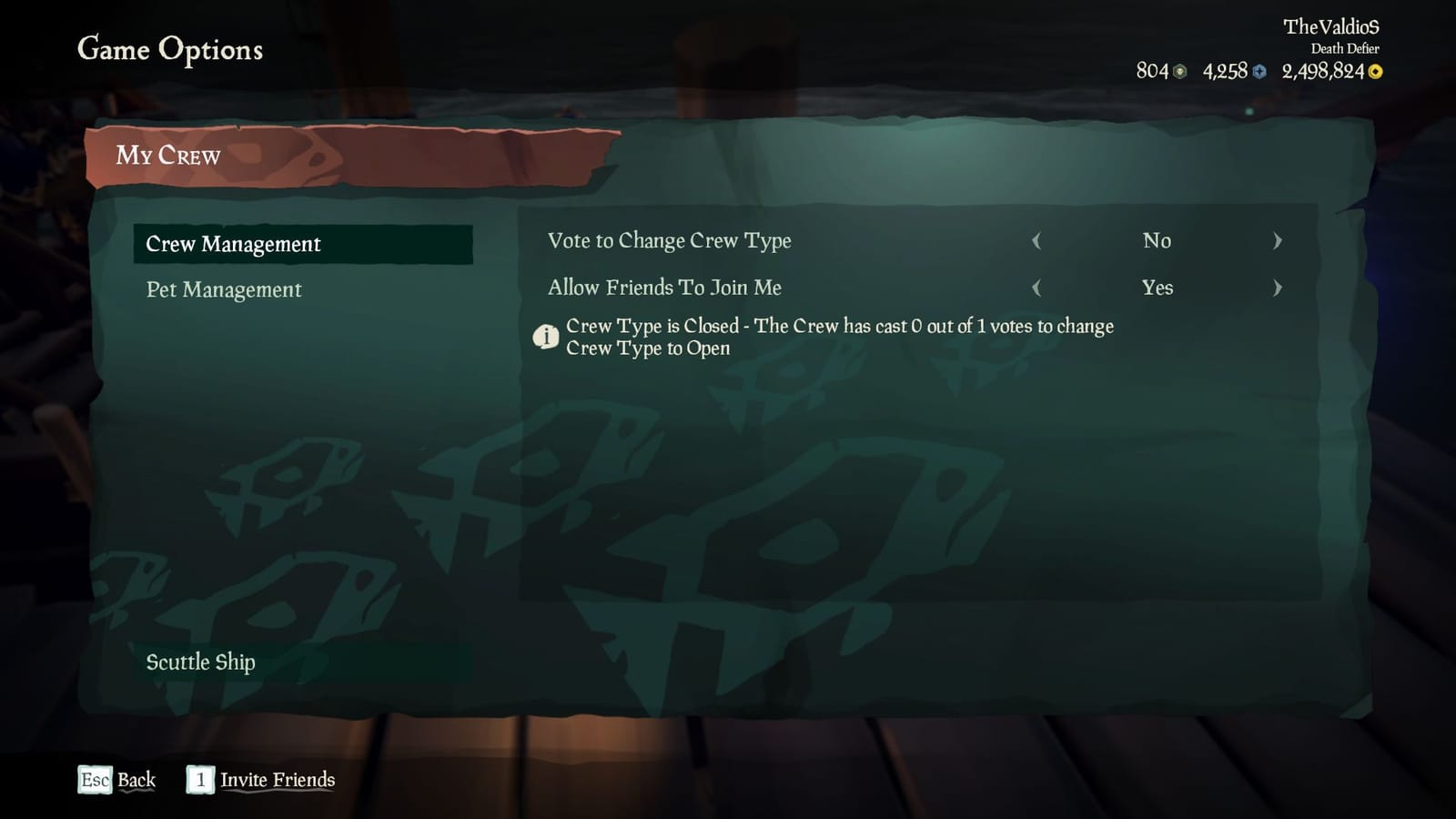This screenshot has width=1456, height=819.
Task: Click the info icon next to crew type message
Action: coord(547,337)
